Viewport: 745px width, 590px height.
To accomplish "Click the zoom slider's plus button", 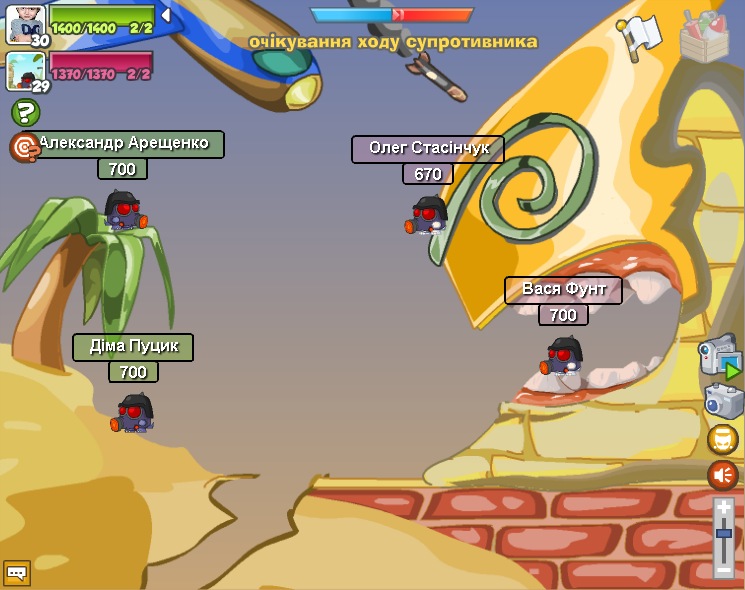I will 724,508.
